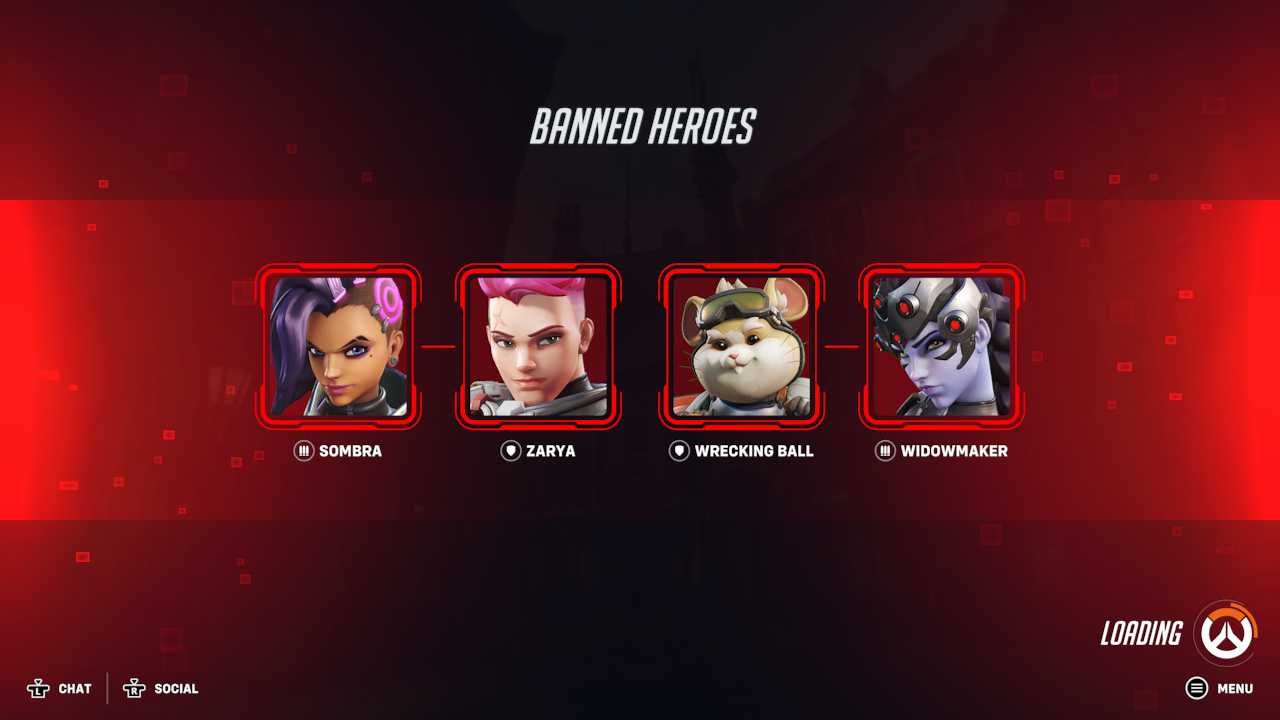Open the hamburger menu icon bottom right
The image size is (1280, 720).
coord(1196,688)
